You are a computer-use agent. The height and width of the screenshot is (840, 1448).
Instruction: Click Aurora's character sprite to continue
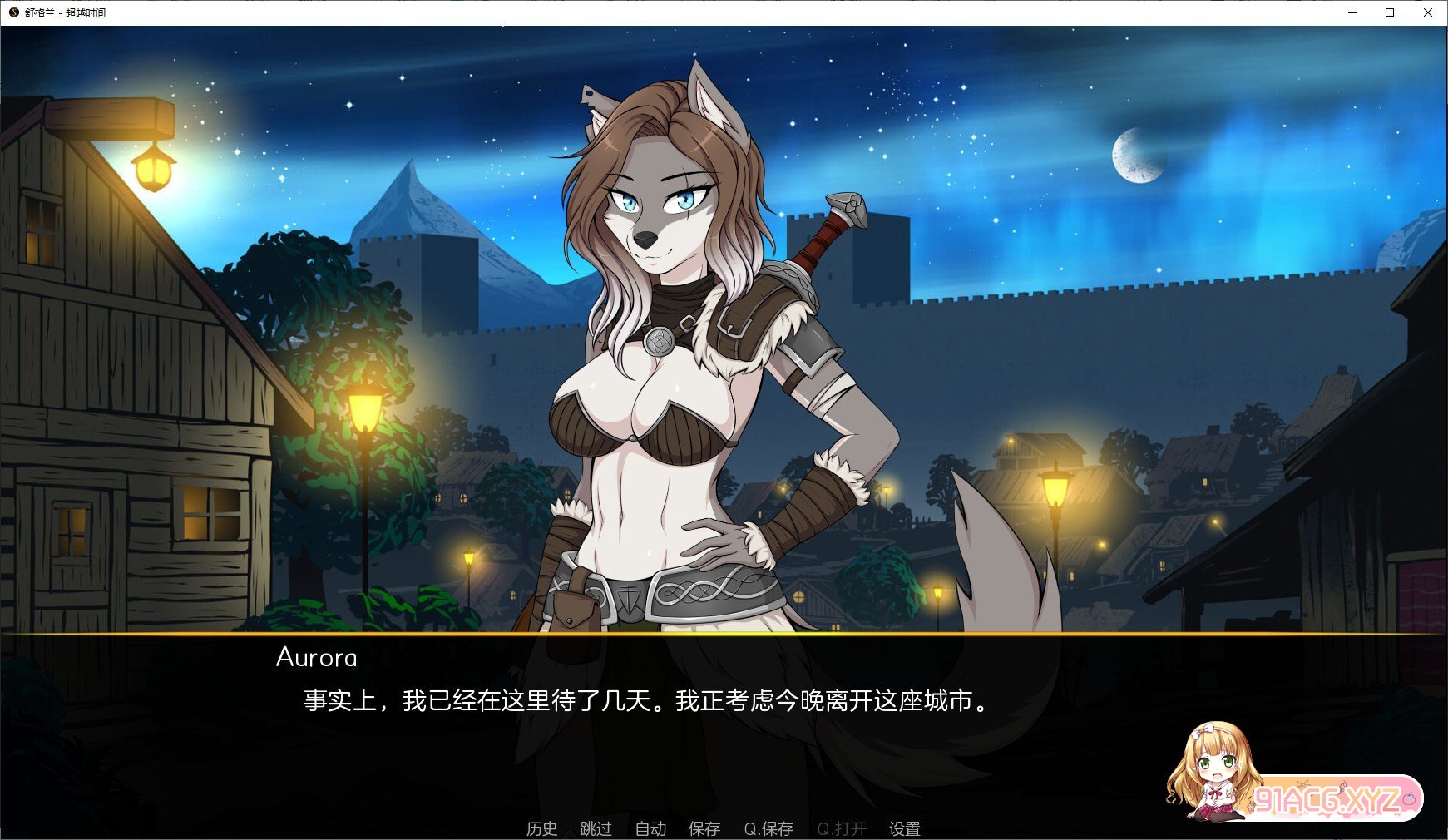click(x=665, y=374)
